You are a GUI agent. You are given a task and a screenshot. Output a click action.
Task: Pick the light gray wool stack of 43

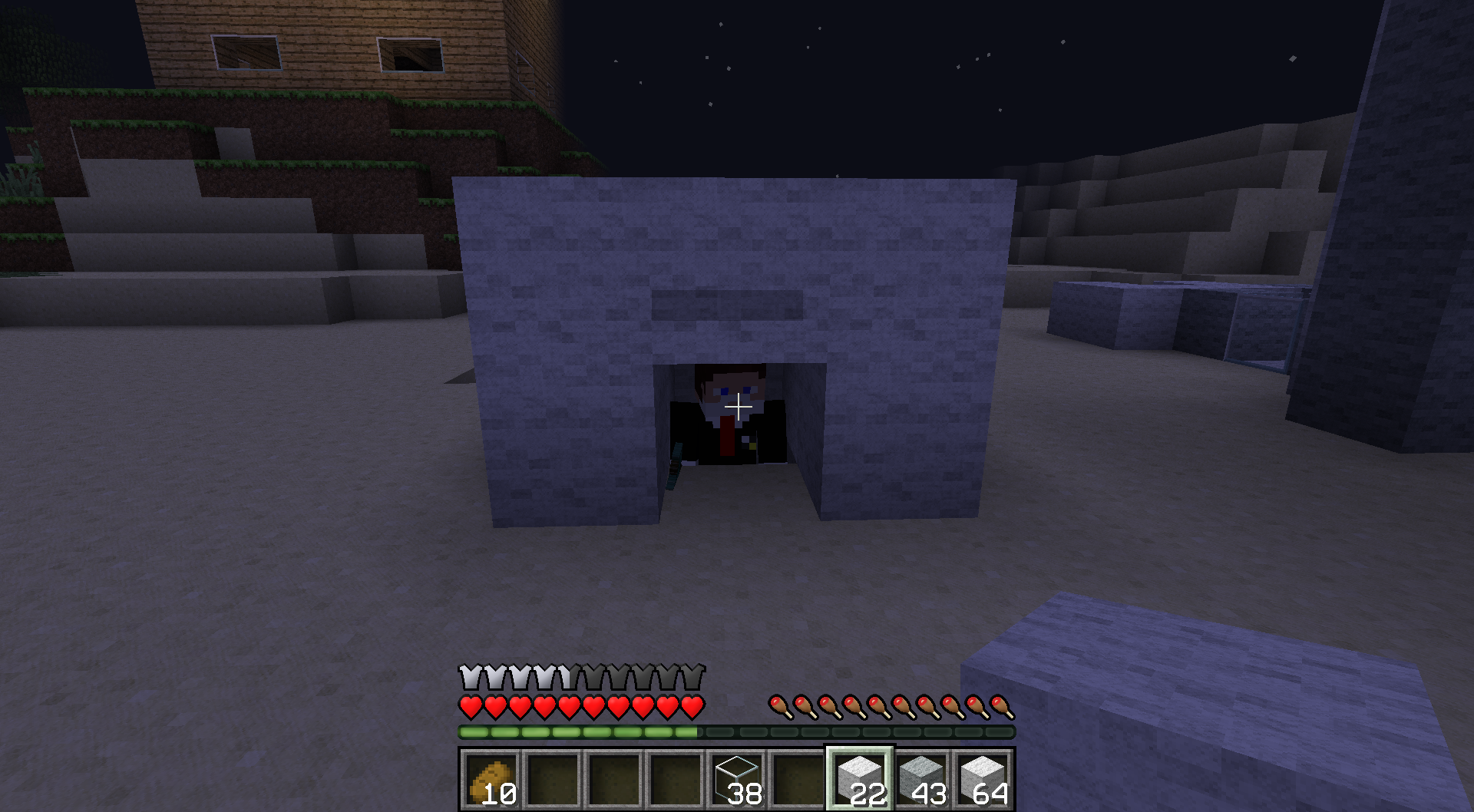point(921,779)
